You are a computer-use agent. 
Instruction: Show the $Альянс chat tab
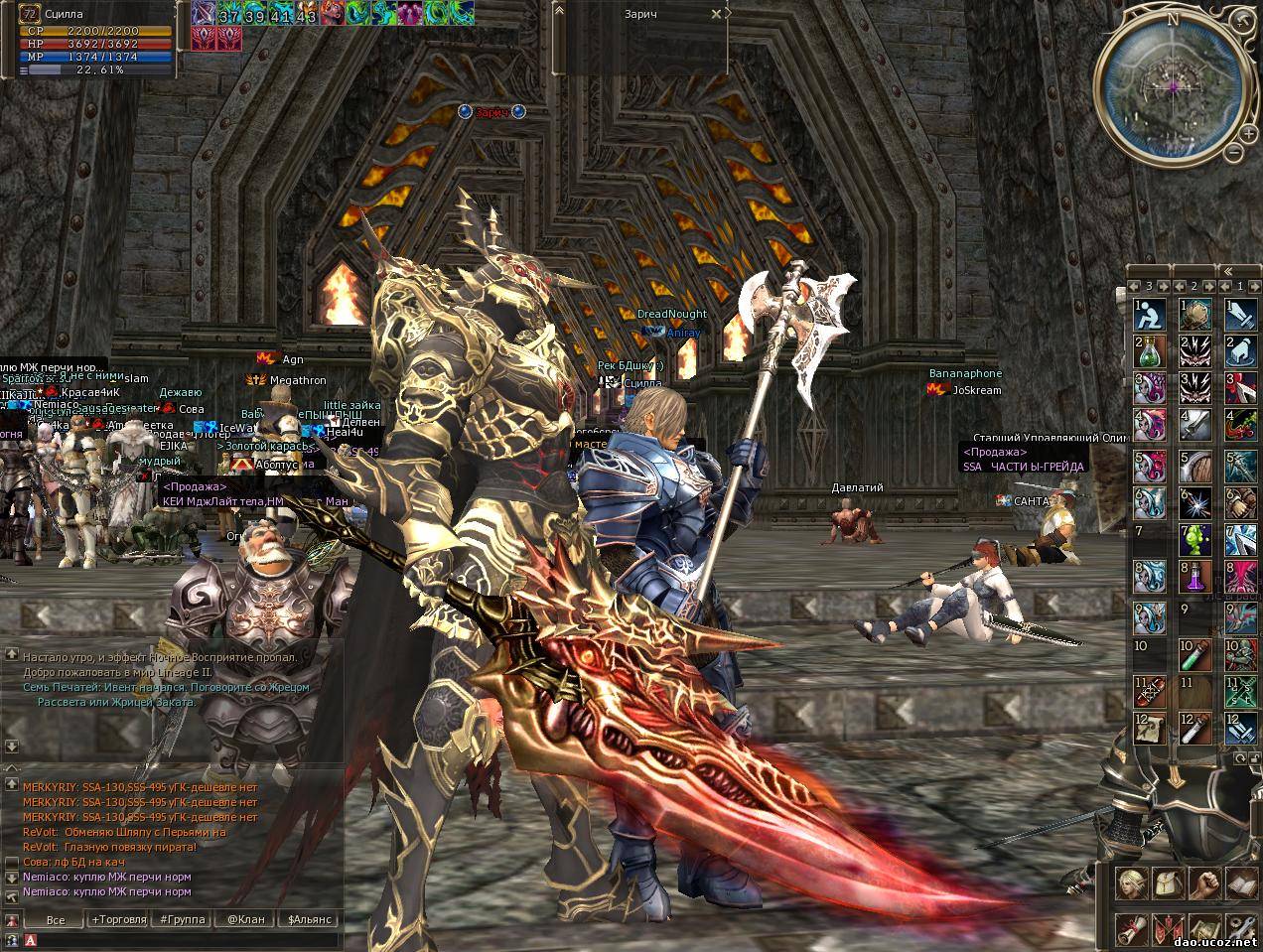(x=308, y=919)
